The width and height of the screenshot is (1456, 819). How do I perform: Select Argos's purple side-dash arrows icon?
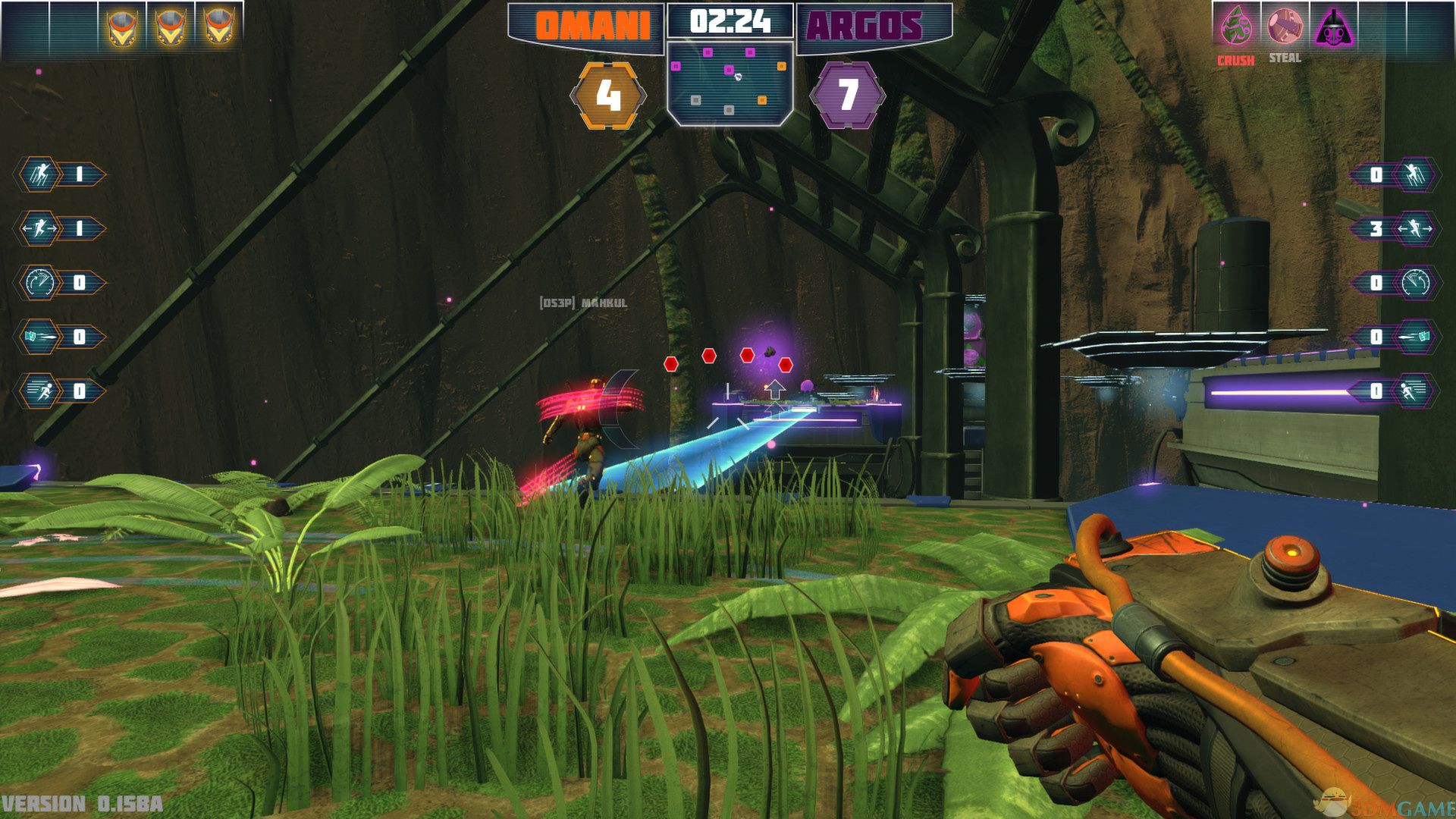1415,228
